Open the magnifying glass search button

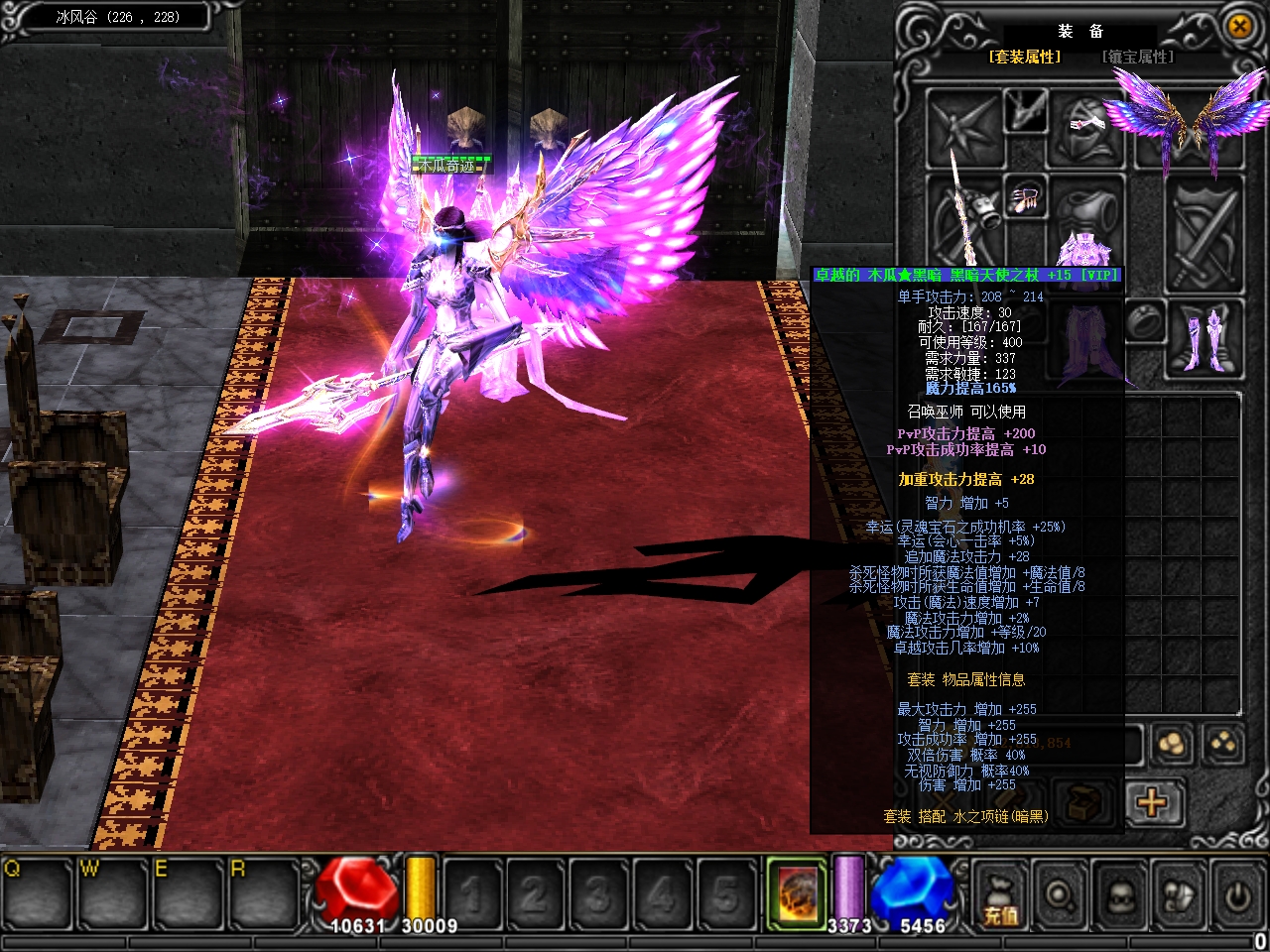point(1060,895)
